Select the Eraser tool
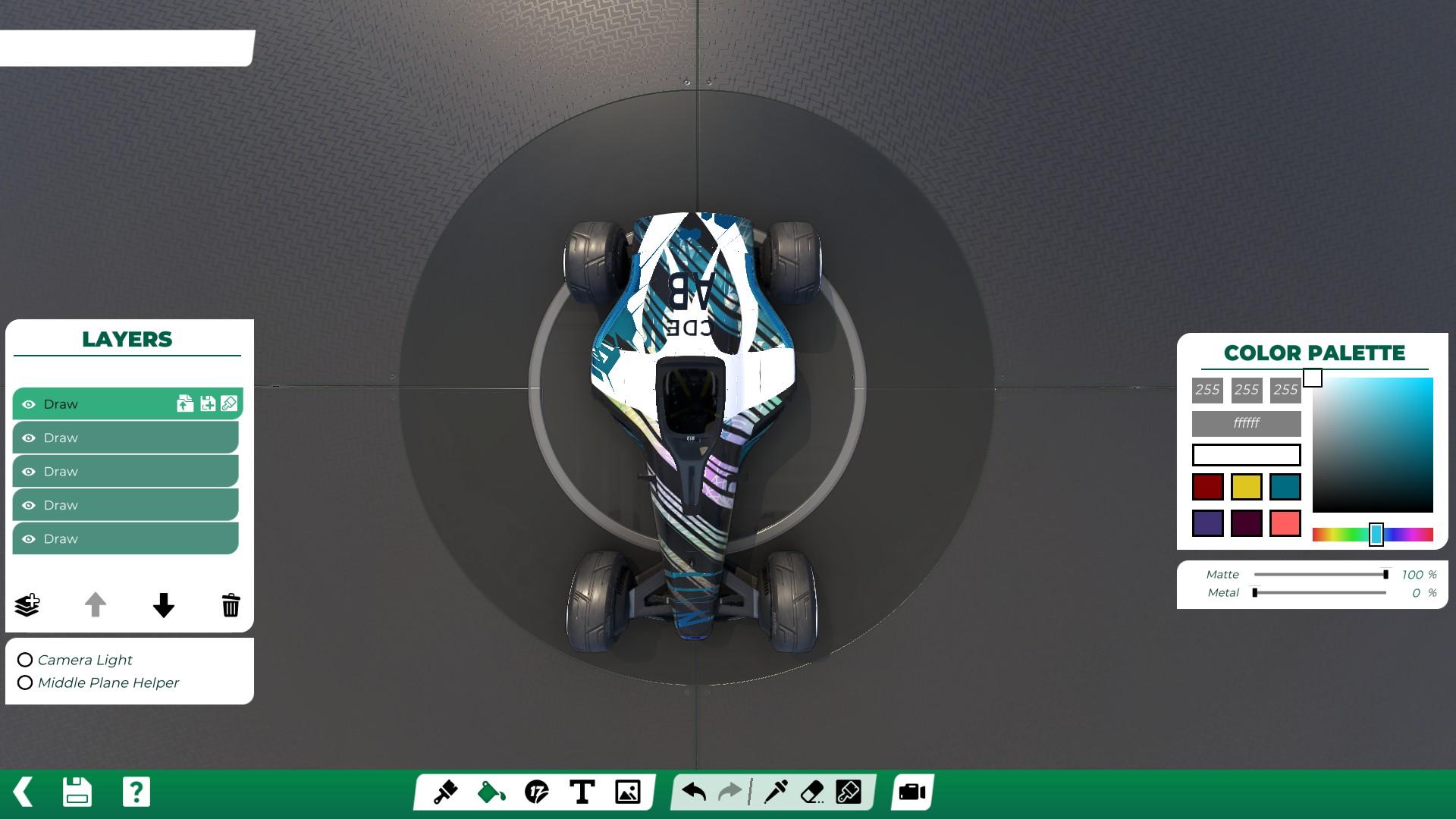The image size is (1456, 819). pos(811,792)
